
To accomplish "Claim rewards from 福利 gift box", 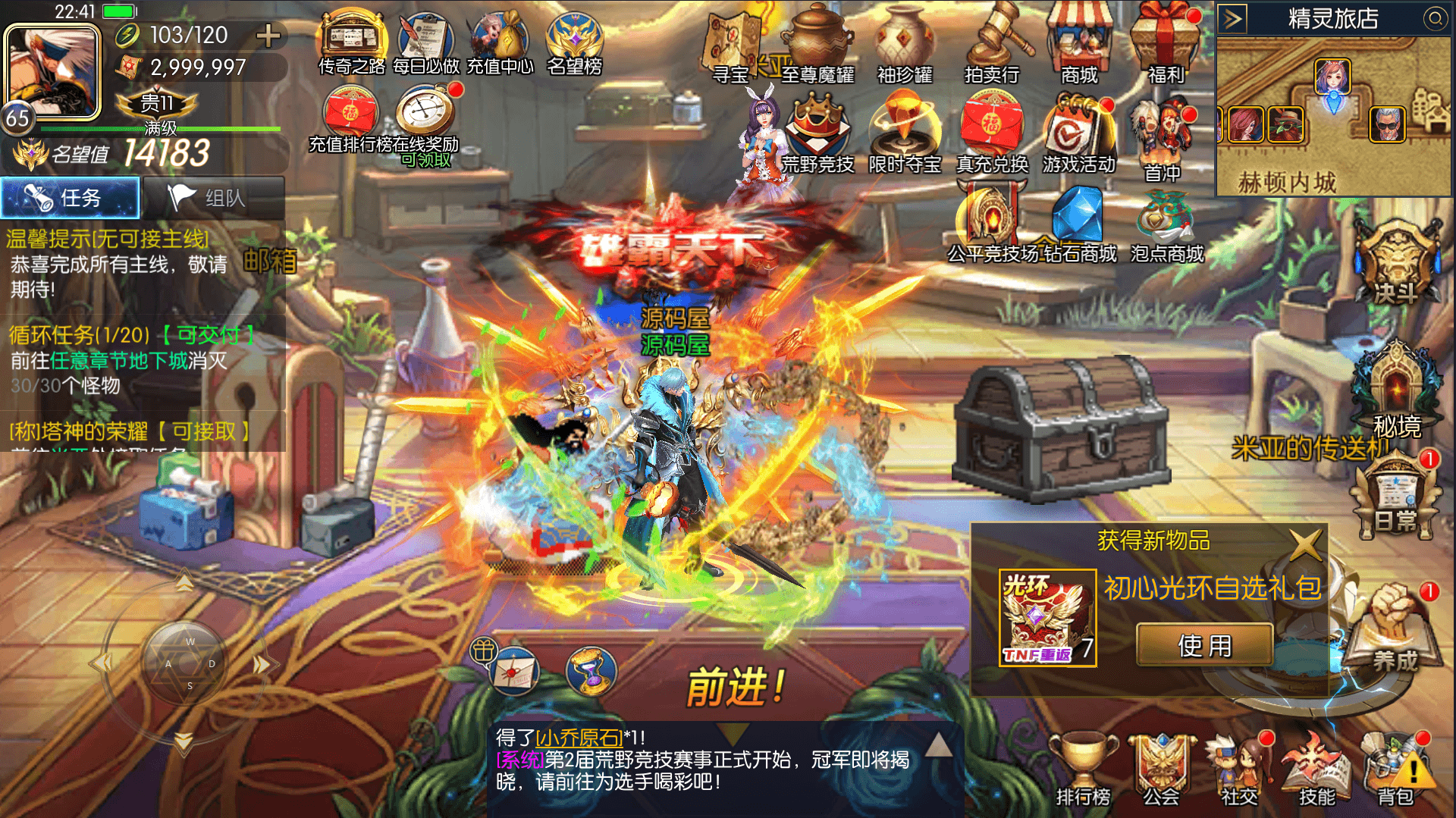I will [1166, 42].
